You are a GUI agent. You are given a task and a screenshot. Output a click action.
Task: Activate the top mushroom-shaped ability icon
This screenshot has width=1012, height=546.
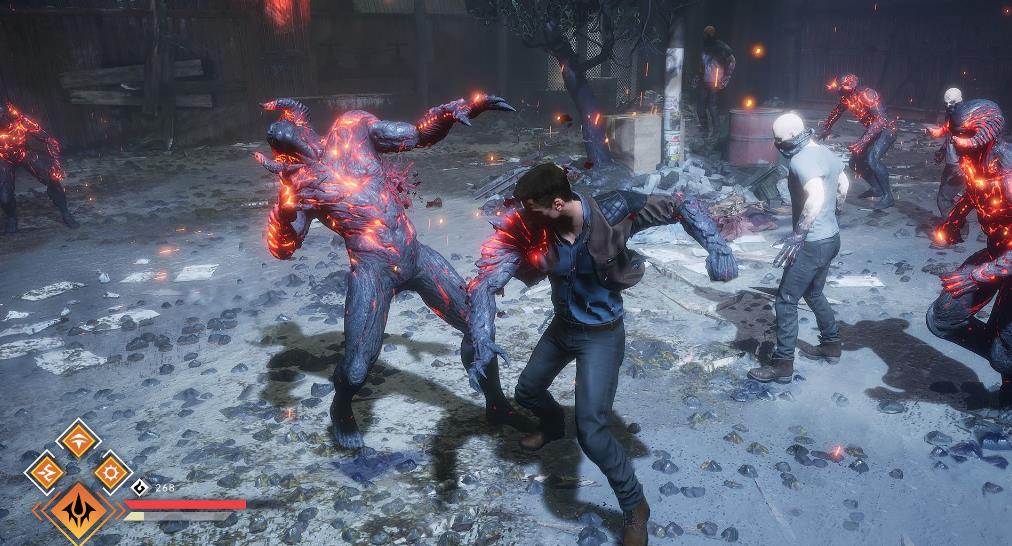tap(77, 439)
